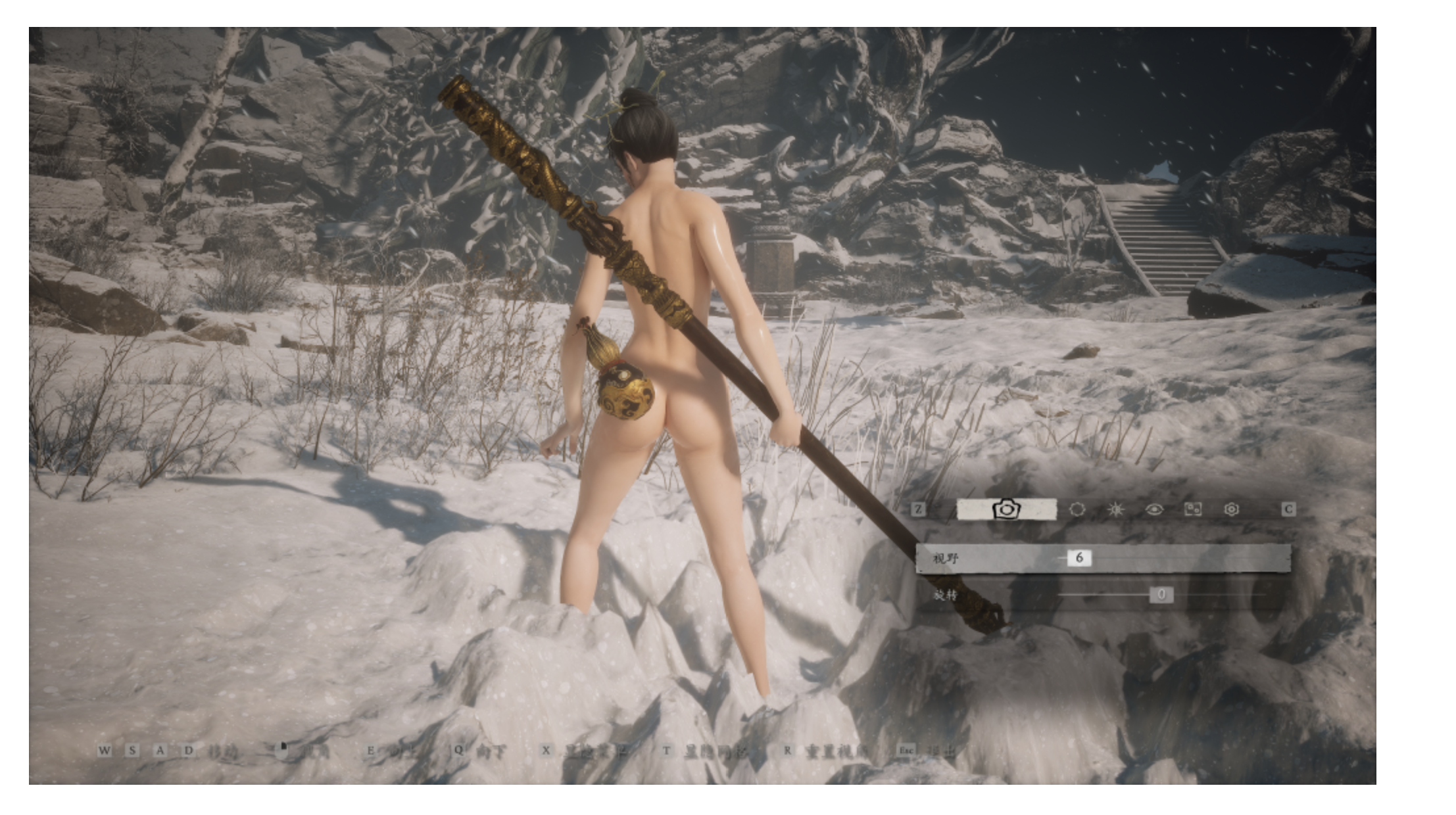This screenshot has height=815, width=1456.
Task: Open the dotted circle aperture tab
Action: 1077,509
